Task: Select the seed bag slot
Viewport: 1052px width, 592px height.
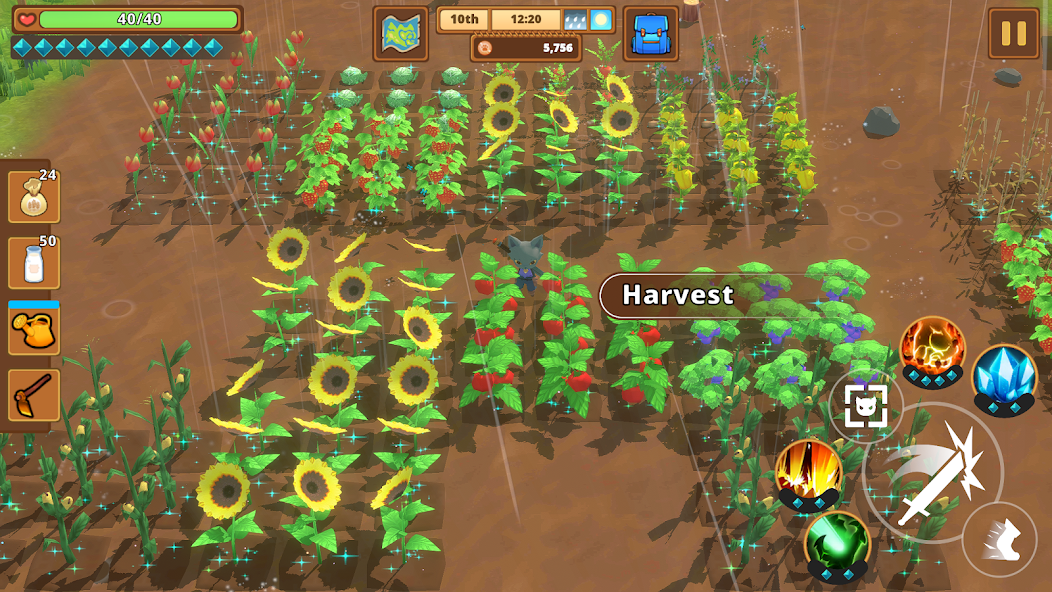Action: click(x=33, y=197)
